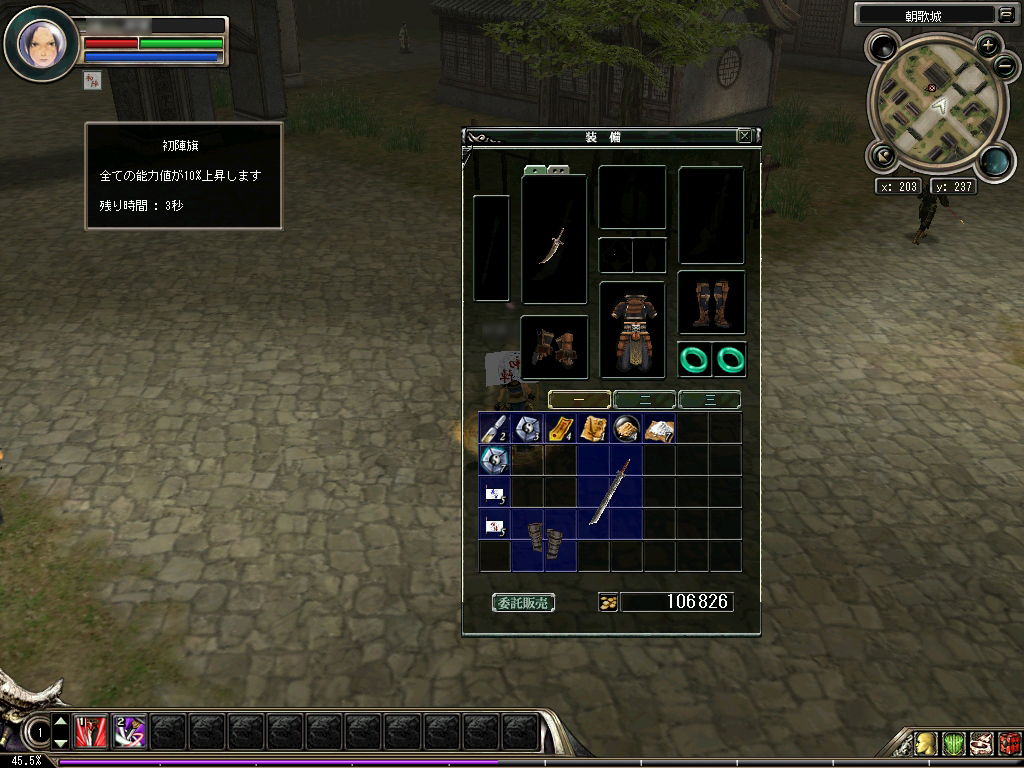Select the leather bracers in inventory

544,541
